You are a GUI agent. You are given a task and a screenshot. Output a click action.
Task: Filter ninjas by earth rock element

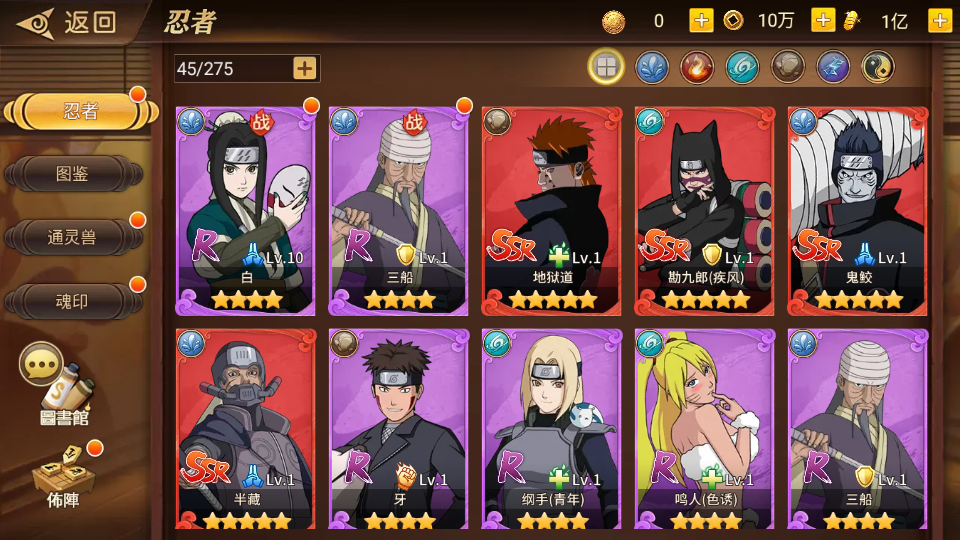pyautogui.click(x=787, y=67)
